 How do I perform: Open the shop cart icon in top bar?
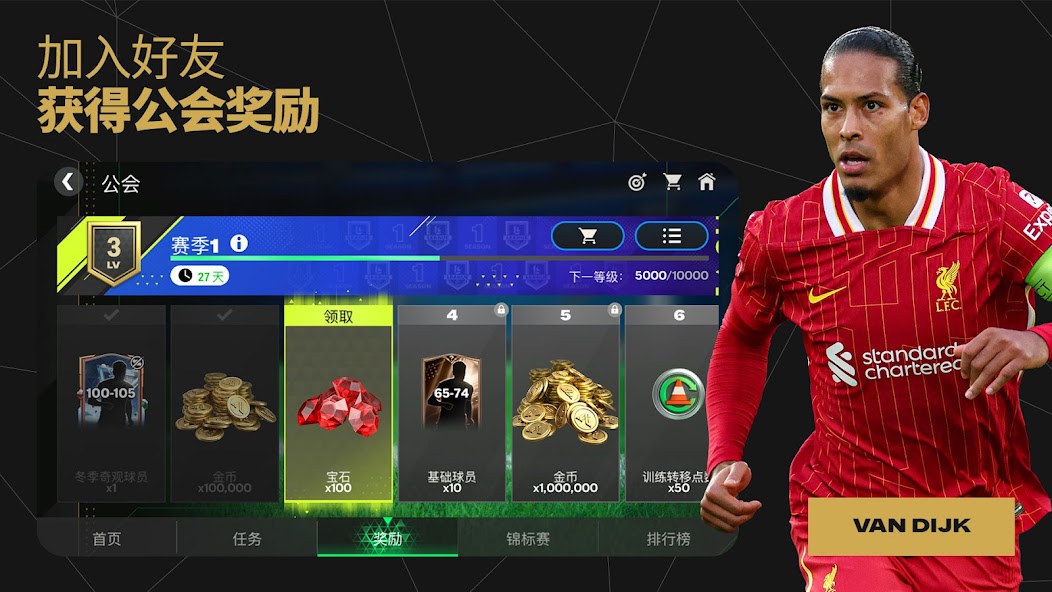pyautogui.click(x=673, y=182)
